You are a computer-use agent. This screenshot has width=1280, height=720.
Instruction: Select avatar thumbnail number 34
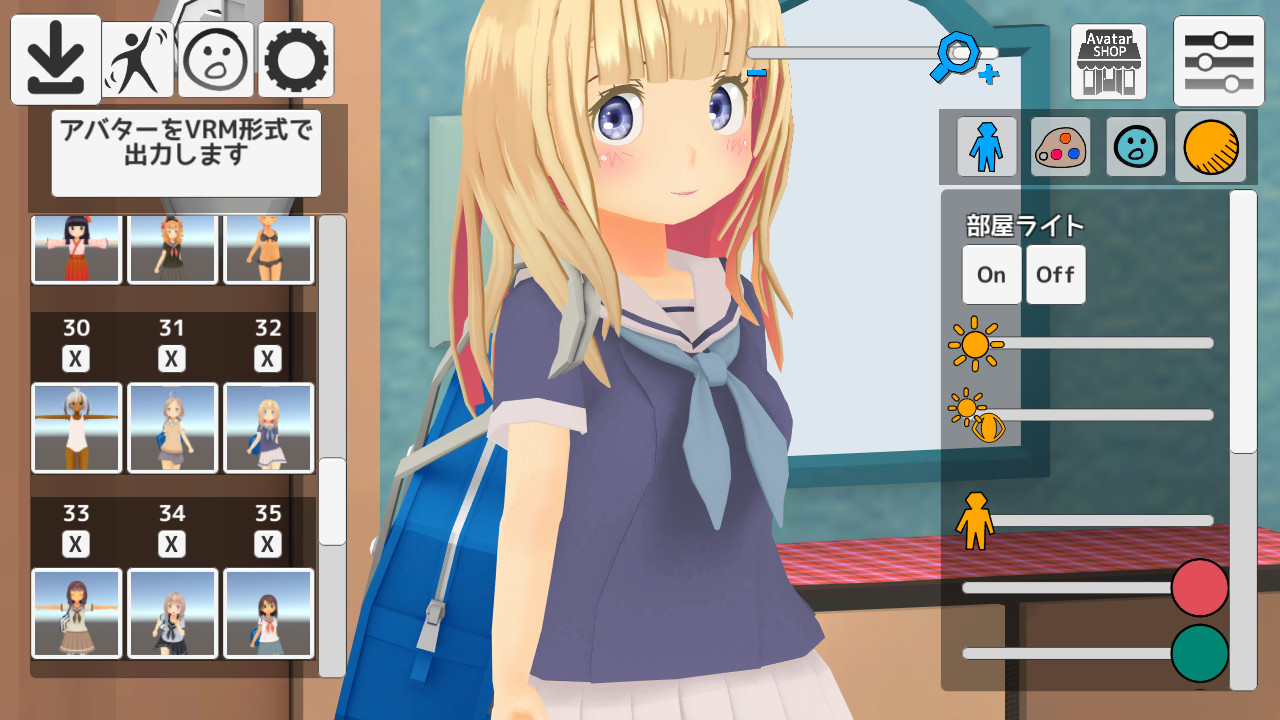coord(171,613)
